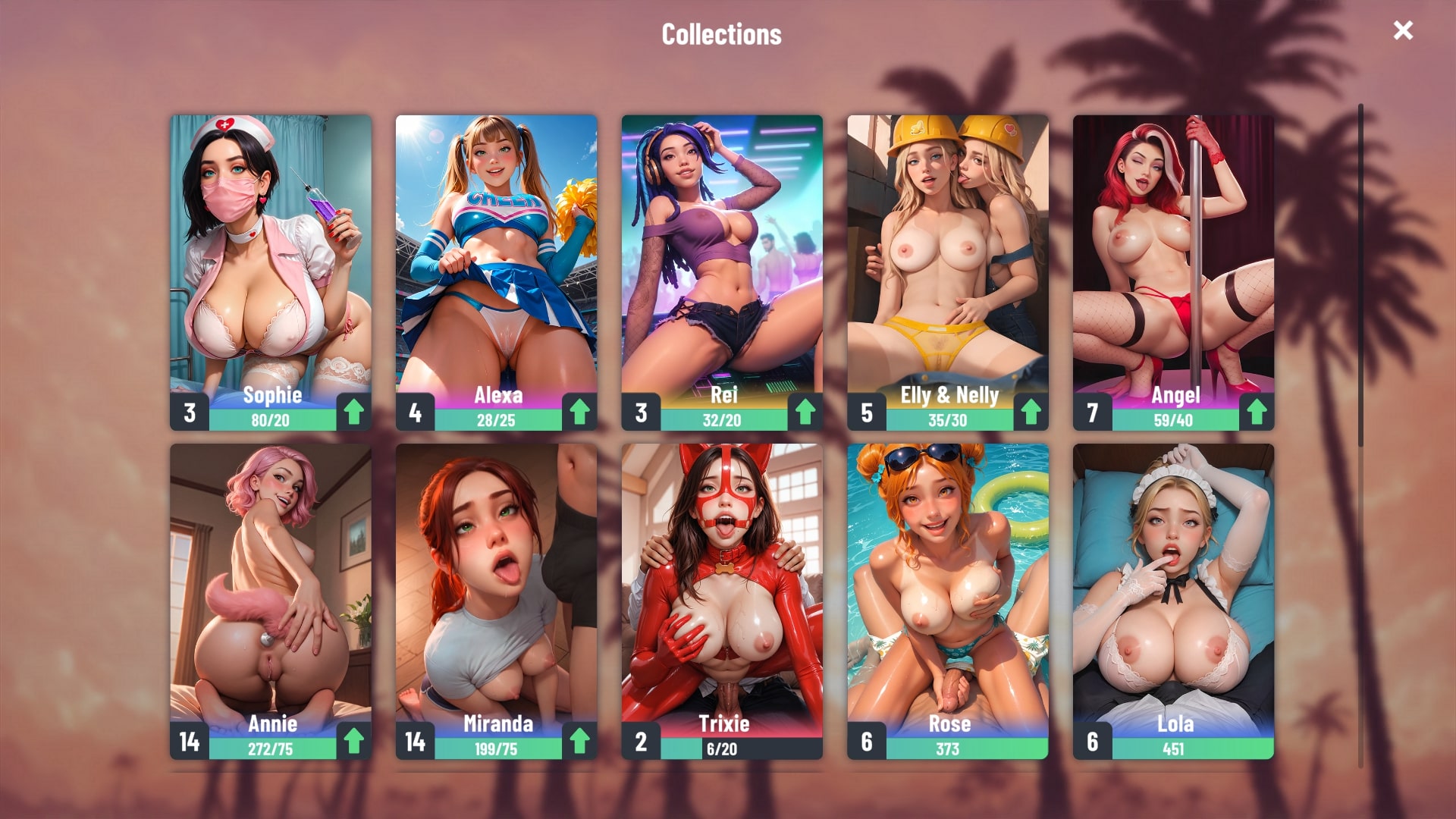Select Angel's collection card

[x=1173, y=258]
